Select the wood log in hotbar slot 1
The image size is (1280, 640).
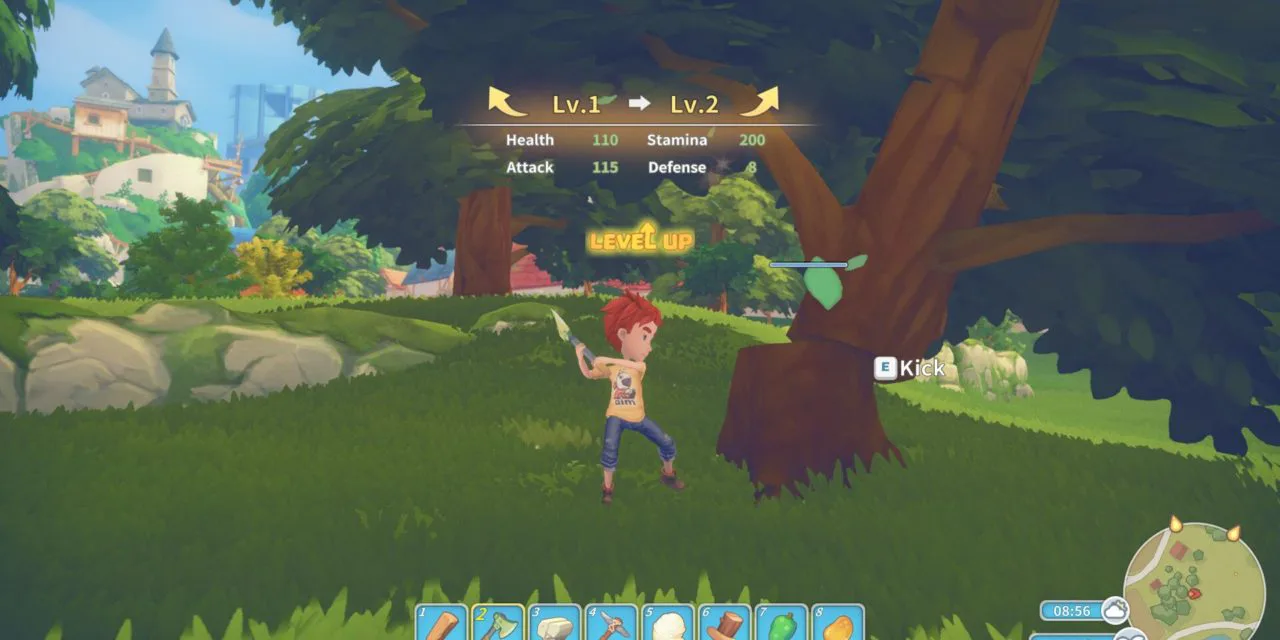[x=441, y=624]
